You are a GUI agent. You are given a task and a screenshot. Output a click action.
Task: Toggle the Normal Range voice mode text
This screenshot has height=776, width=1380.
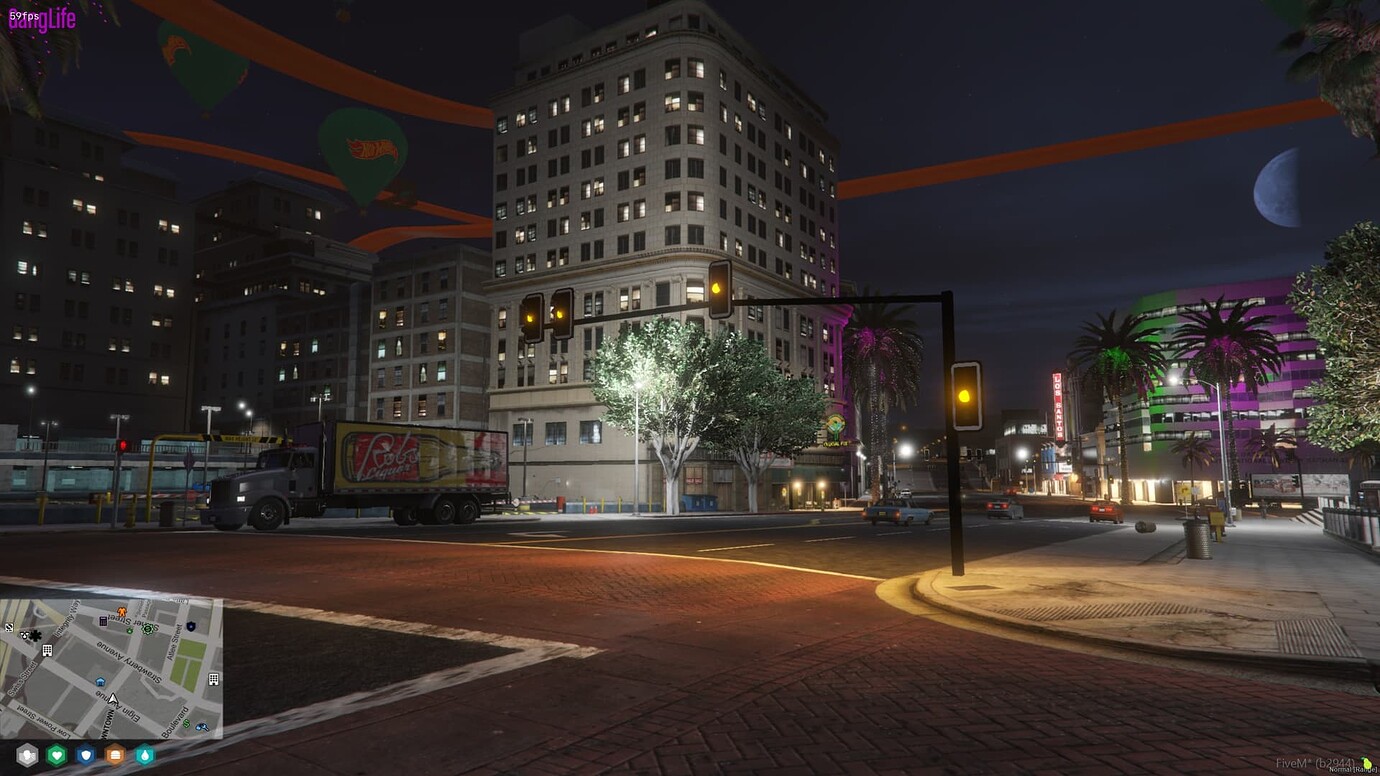tap(1350, 770)
